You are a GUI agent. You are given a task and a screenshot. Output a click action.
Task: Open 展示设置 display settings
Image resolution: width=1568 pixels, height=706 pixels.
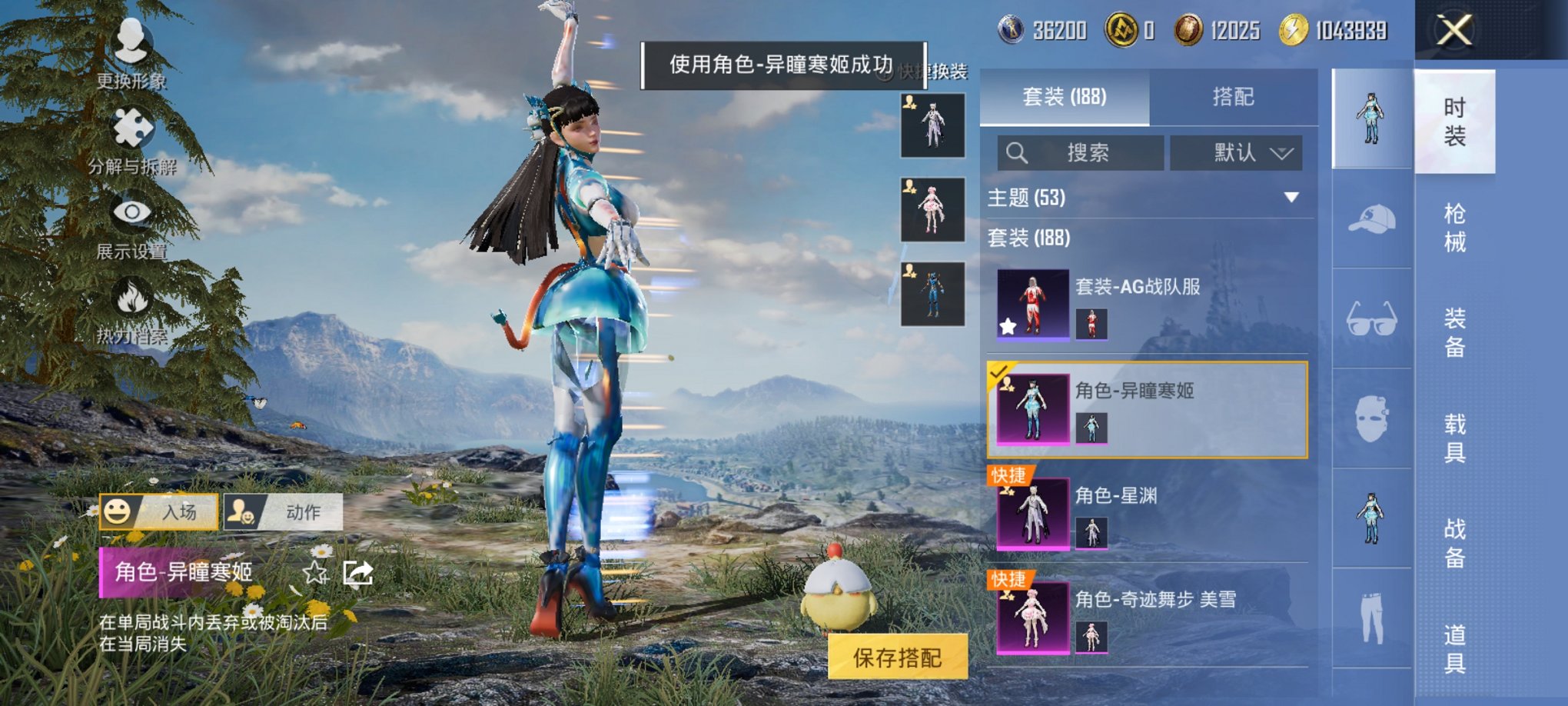pyautogui.click(x=131, y=227)
